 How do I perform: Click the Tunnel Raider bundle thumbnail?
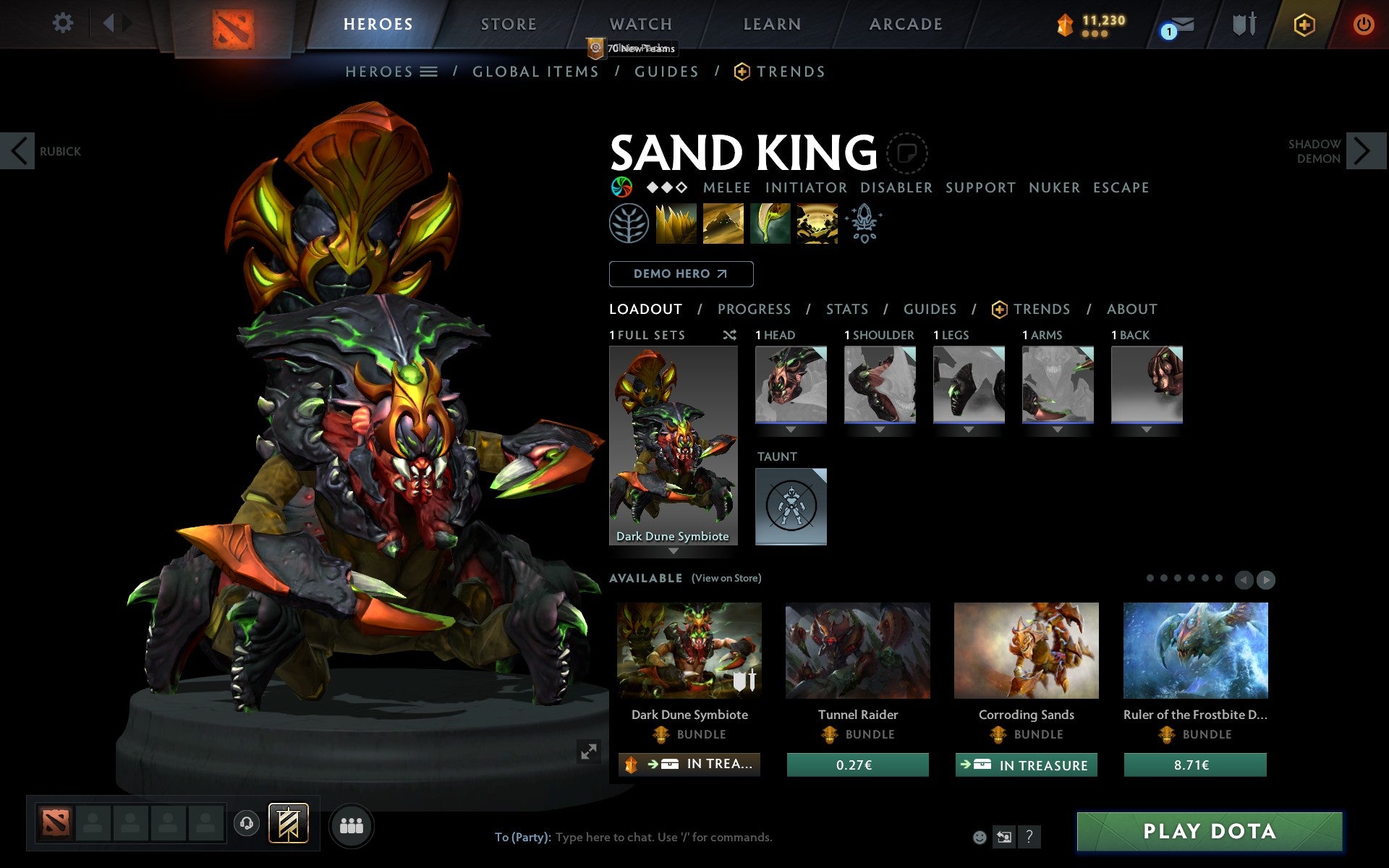(858, 650)
